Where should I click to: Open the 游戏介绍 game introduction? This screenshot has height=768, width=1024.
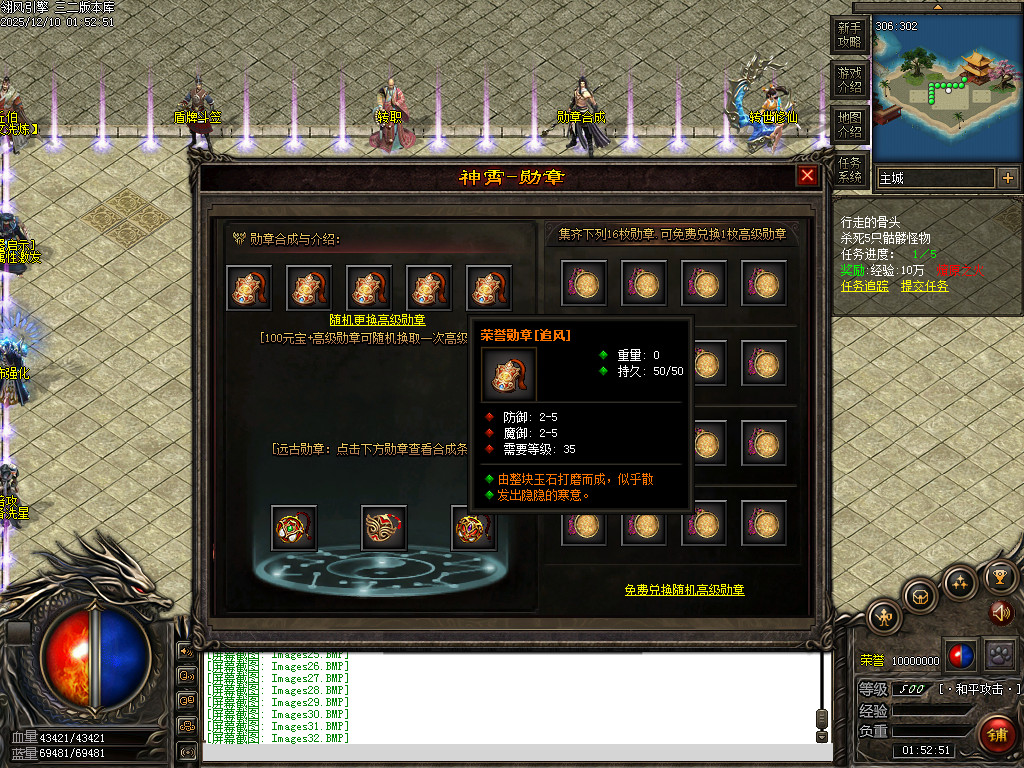pos(849,80)
